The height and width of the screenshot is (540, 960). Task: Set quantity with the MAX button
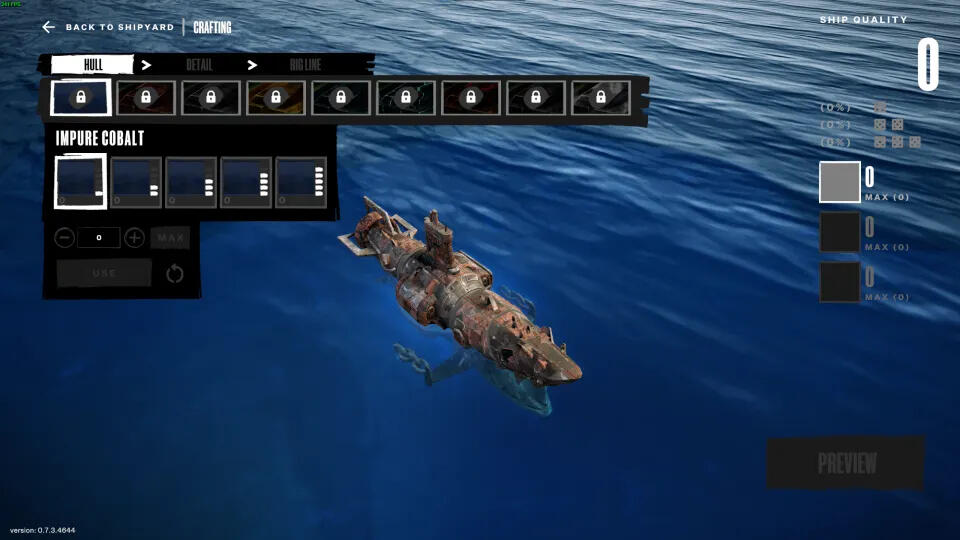point(170,238)
